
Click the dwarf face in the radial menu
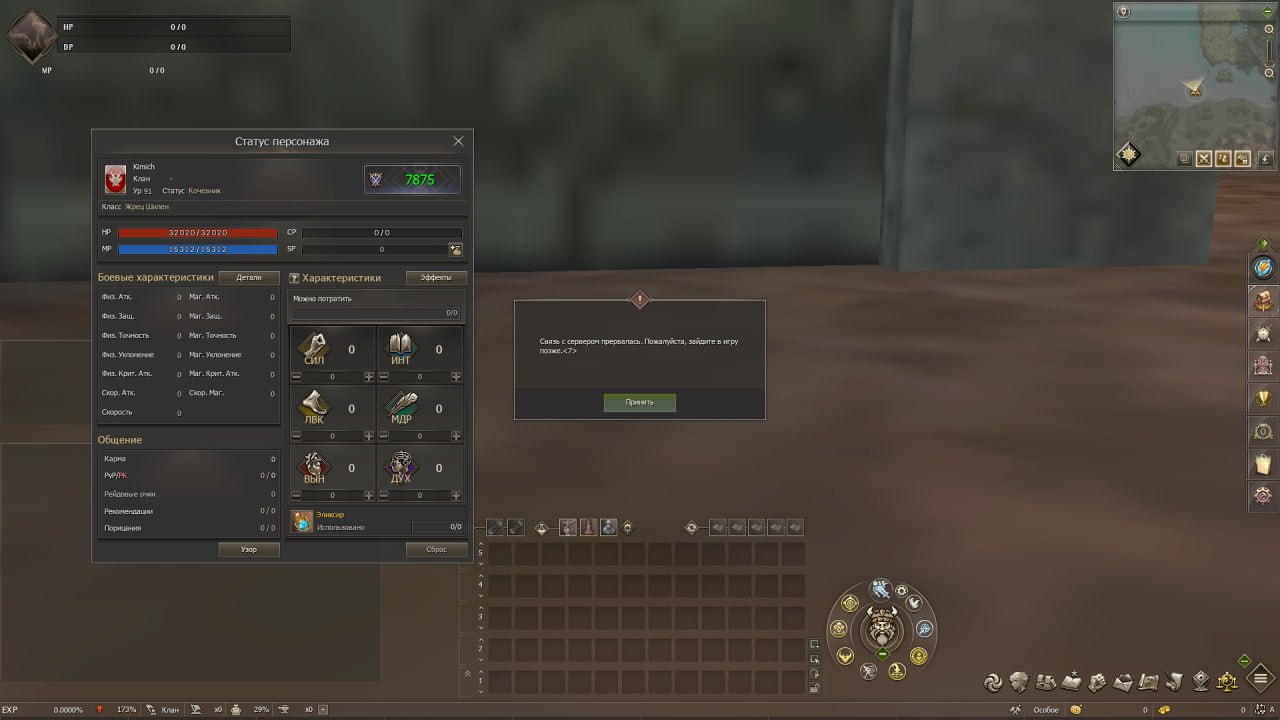pyautogui.click(x=881, y=630)
